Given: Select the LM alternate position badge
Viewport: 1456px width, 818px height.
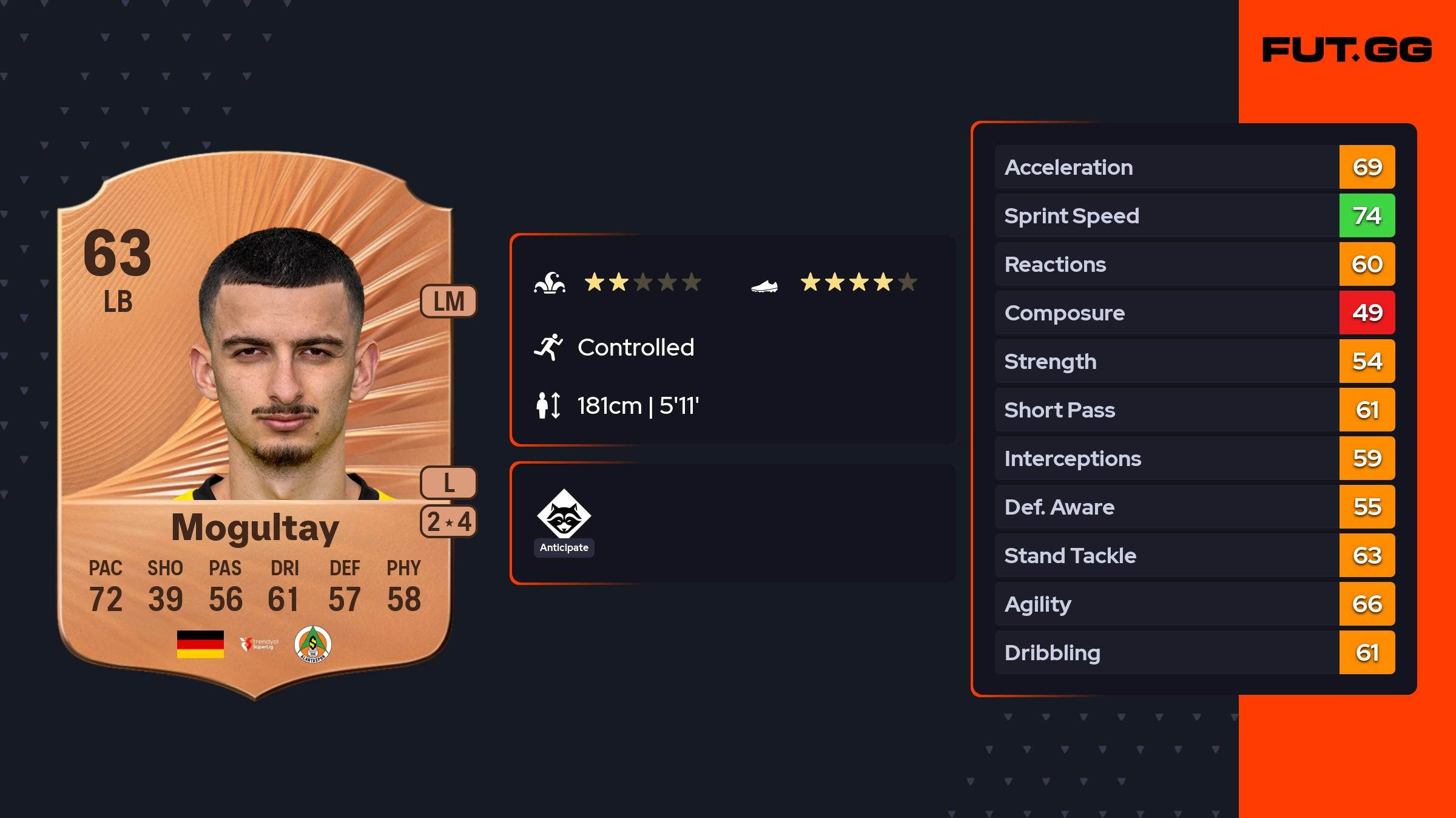Looking at the screenshot, I should click(448, 301).
